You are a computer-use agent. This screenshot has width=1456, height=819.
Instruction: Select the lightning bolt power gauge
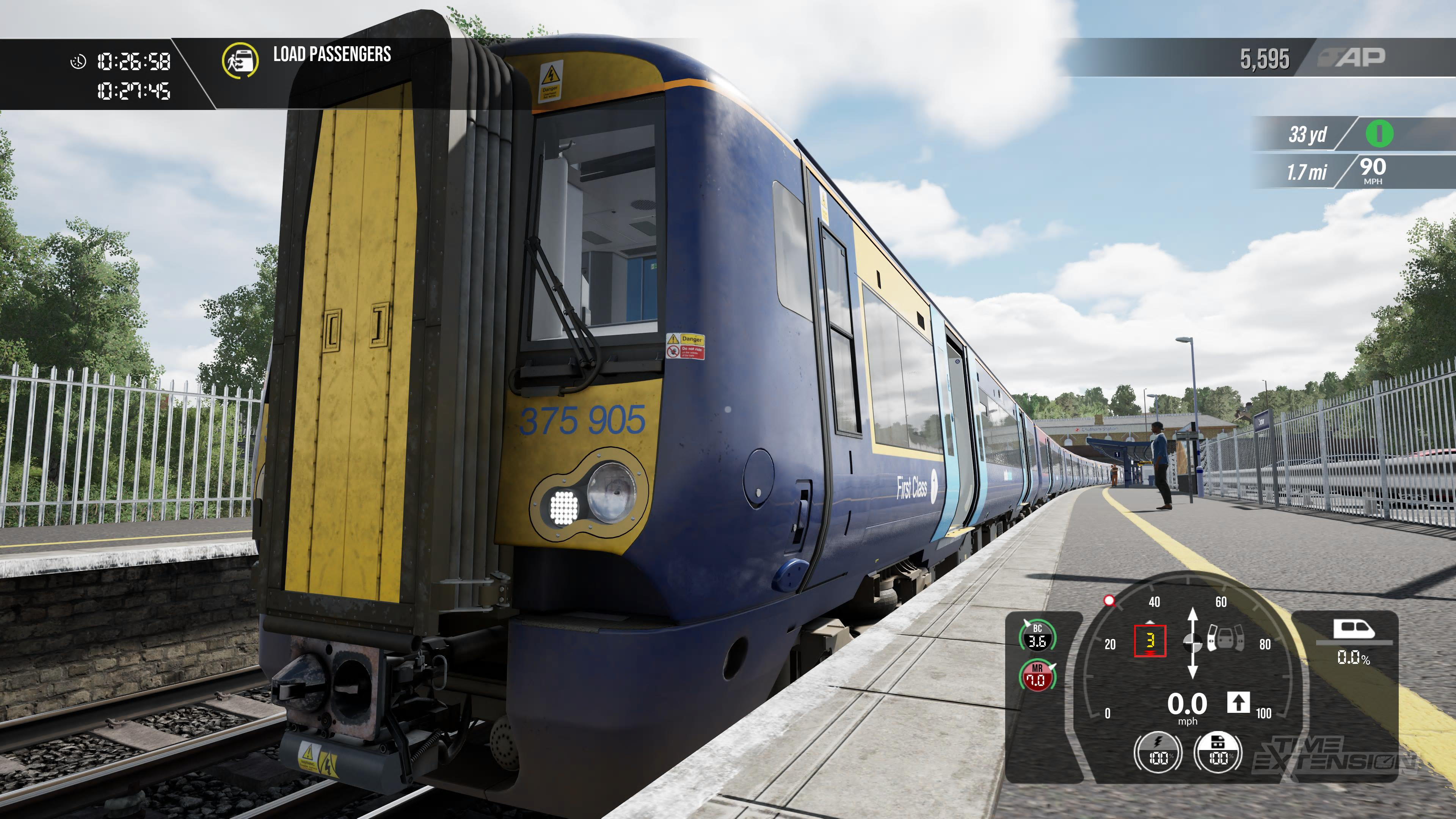(x=1158, y=753)
